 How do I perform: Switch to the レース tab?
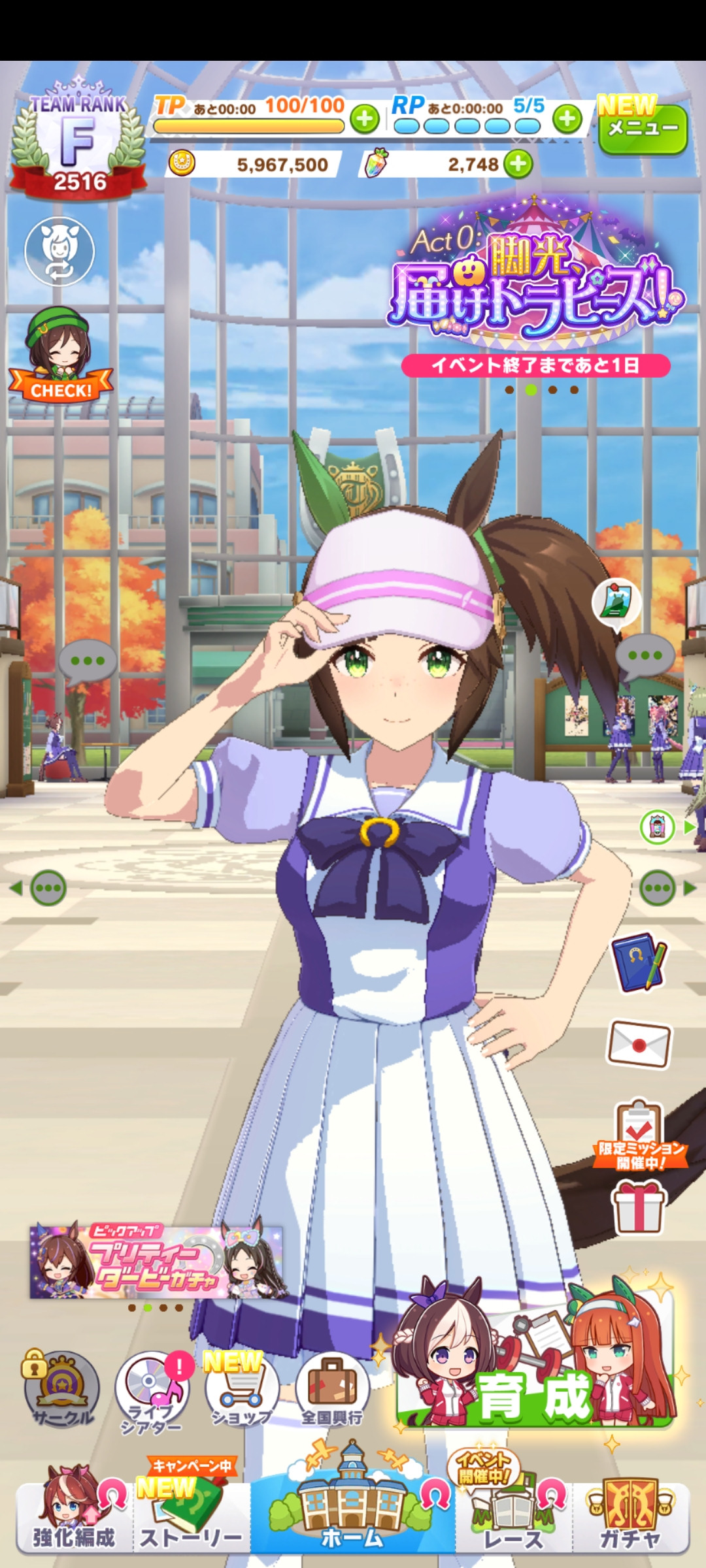click(x=513, y=1516)
